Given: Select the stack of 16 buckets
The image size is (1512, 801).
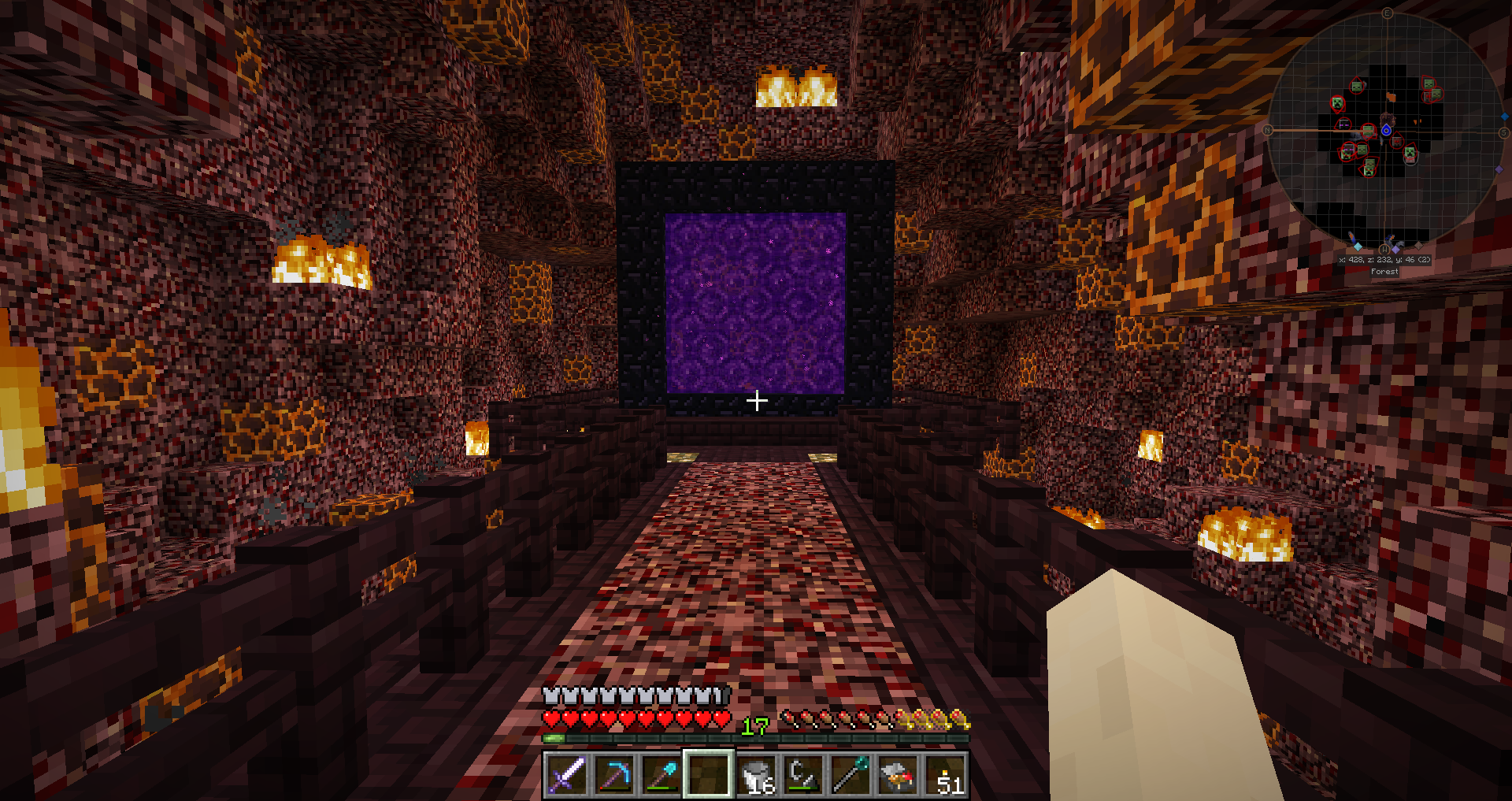Looking at the screenshot, I should (x=757, y=775).
